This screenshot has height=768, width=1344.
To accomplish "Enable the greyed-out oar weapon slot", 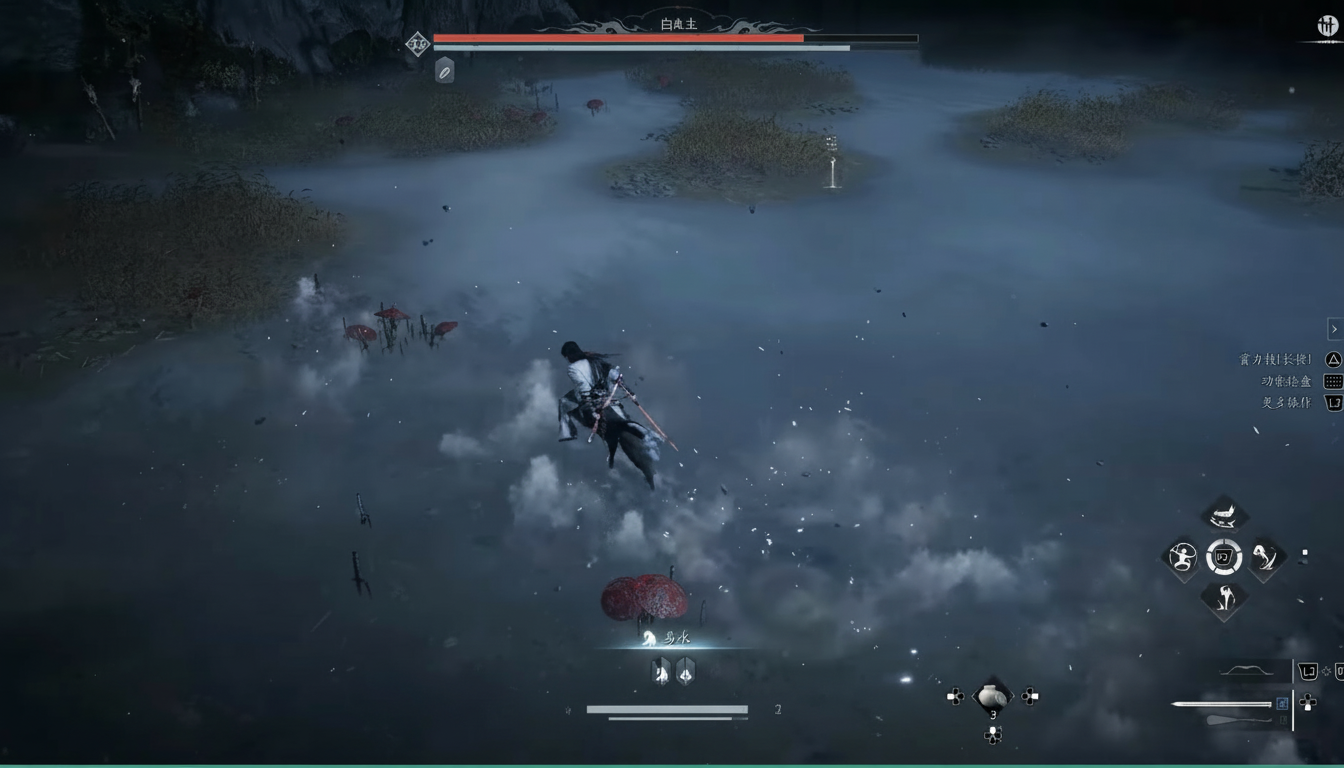I will tap(1283, 720).
